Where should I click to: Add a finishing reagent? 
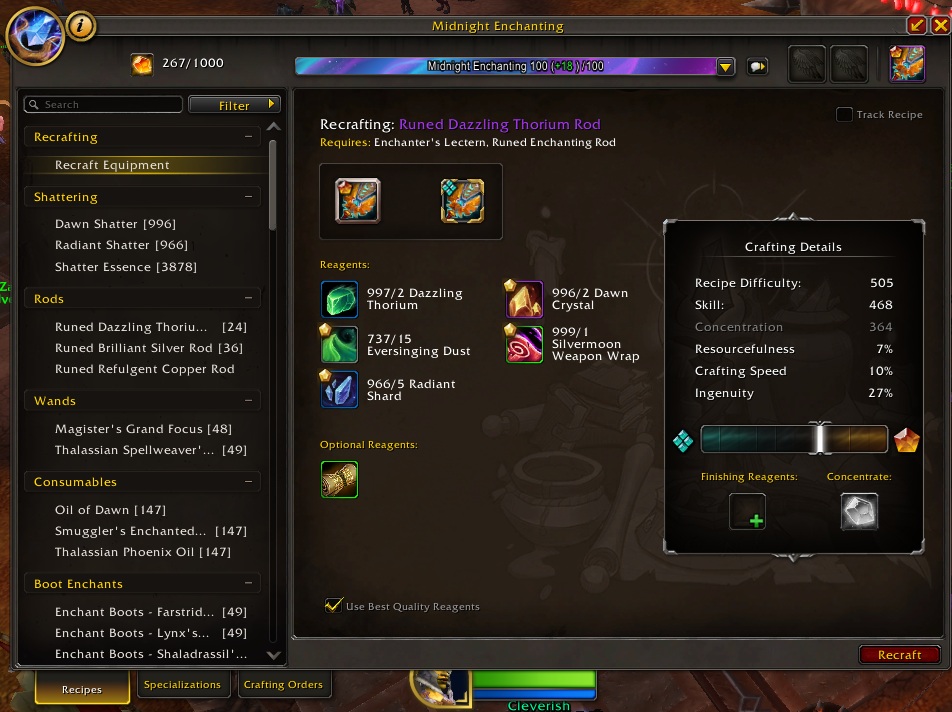click(747, 511)
